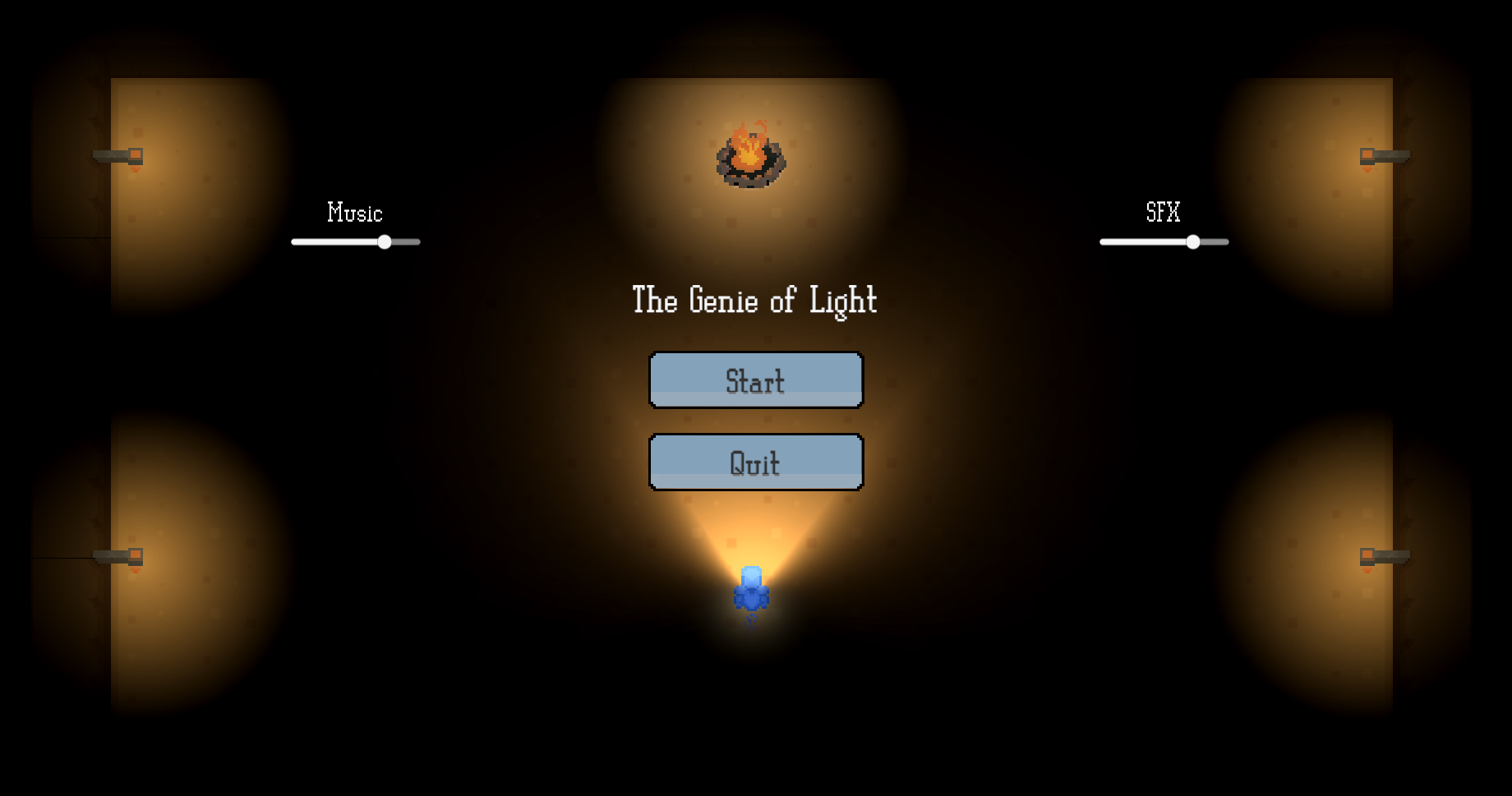Viewport: 1512px width, 796px height.
Task: Click the right end of the SFX slider track
Action: tap(1225, 242)
